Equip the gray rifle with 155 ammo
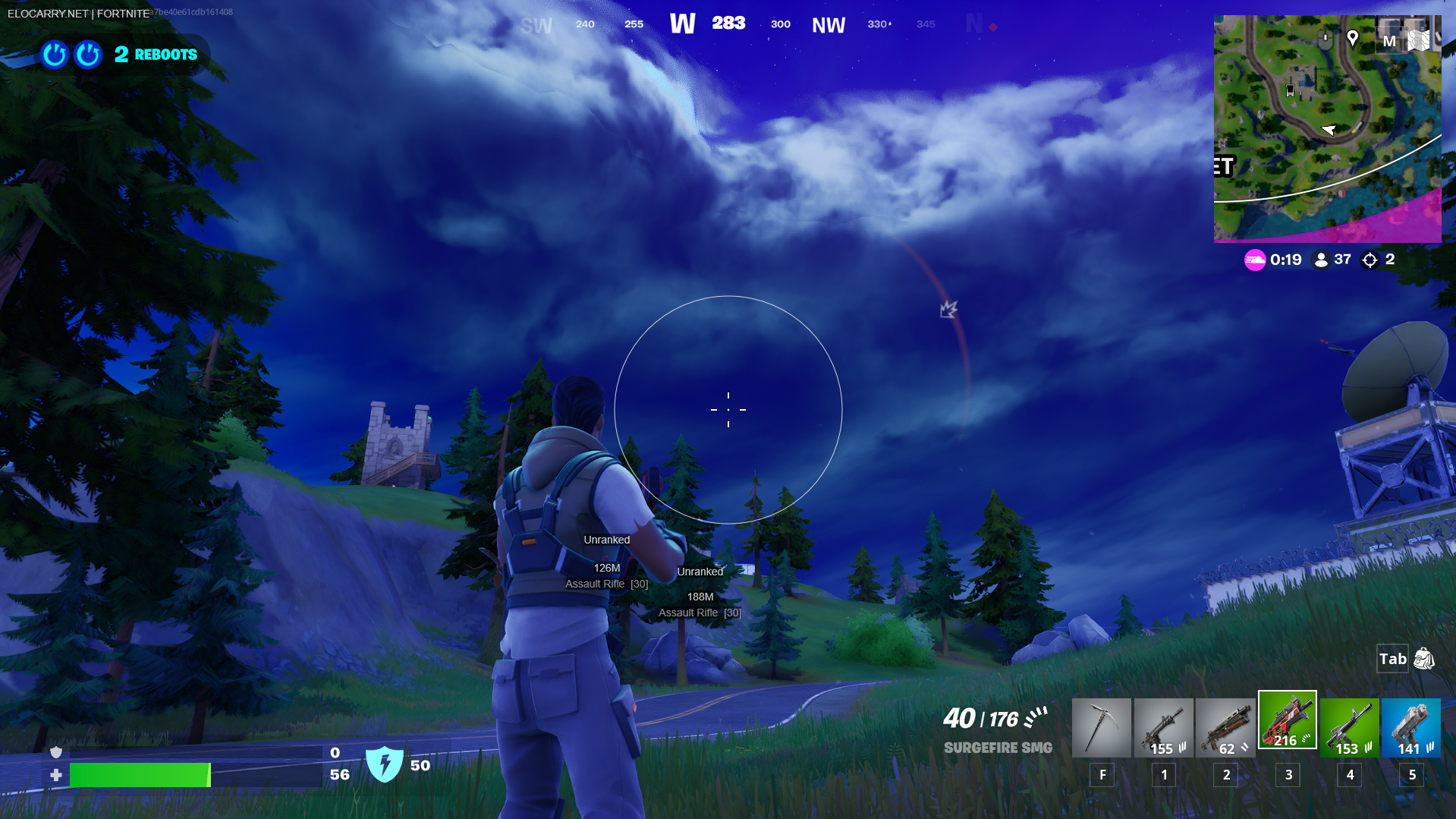The image size is (1456, 819). 1163,728
